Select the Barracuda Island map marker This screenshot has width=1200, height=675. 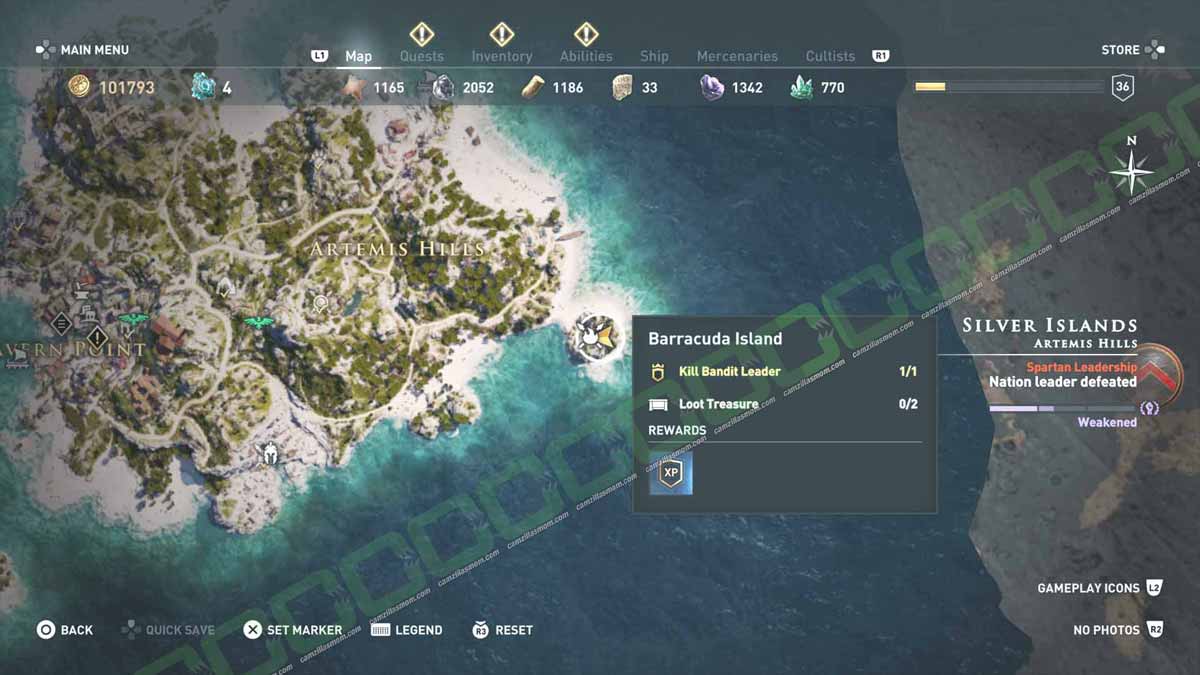[x=596, y=335]
